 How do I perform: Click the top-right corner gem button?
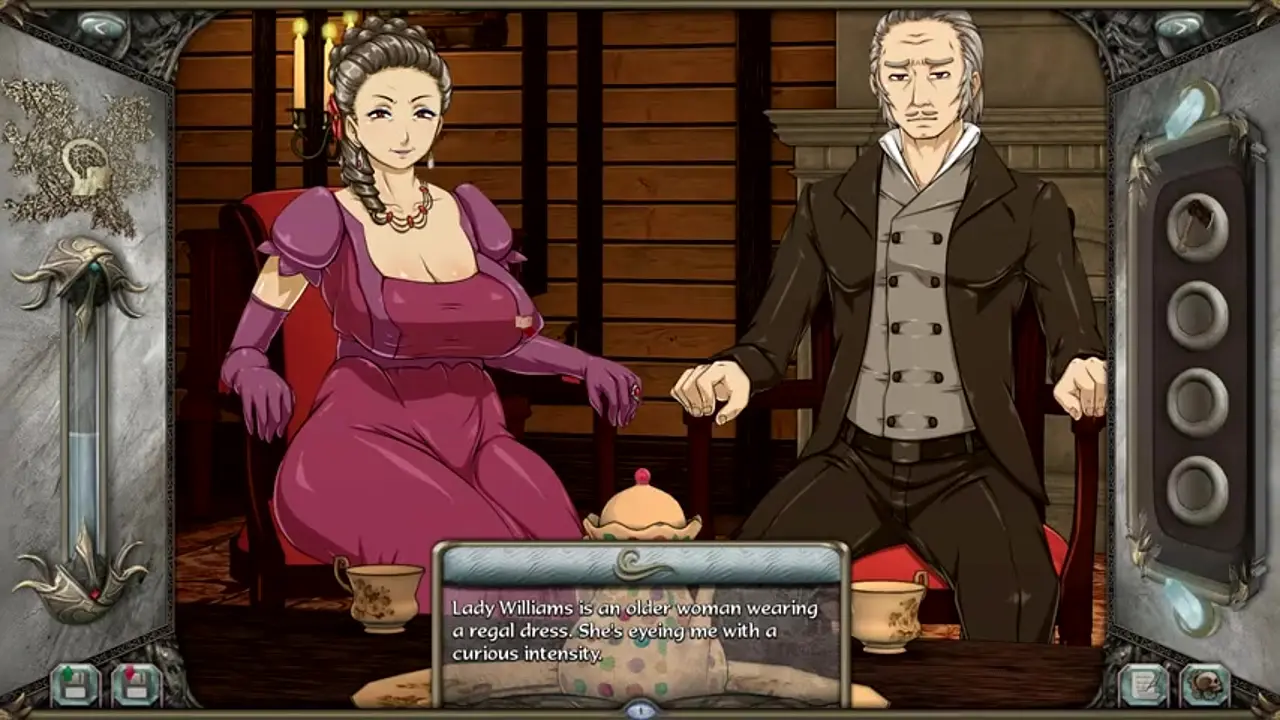pos(1178,27)
